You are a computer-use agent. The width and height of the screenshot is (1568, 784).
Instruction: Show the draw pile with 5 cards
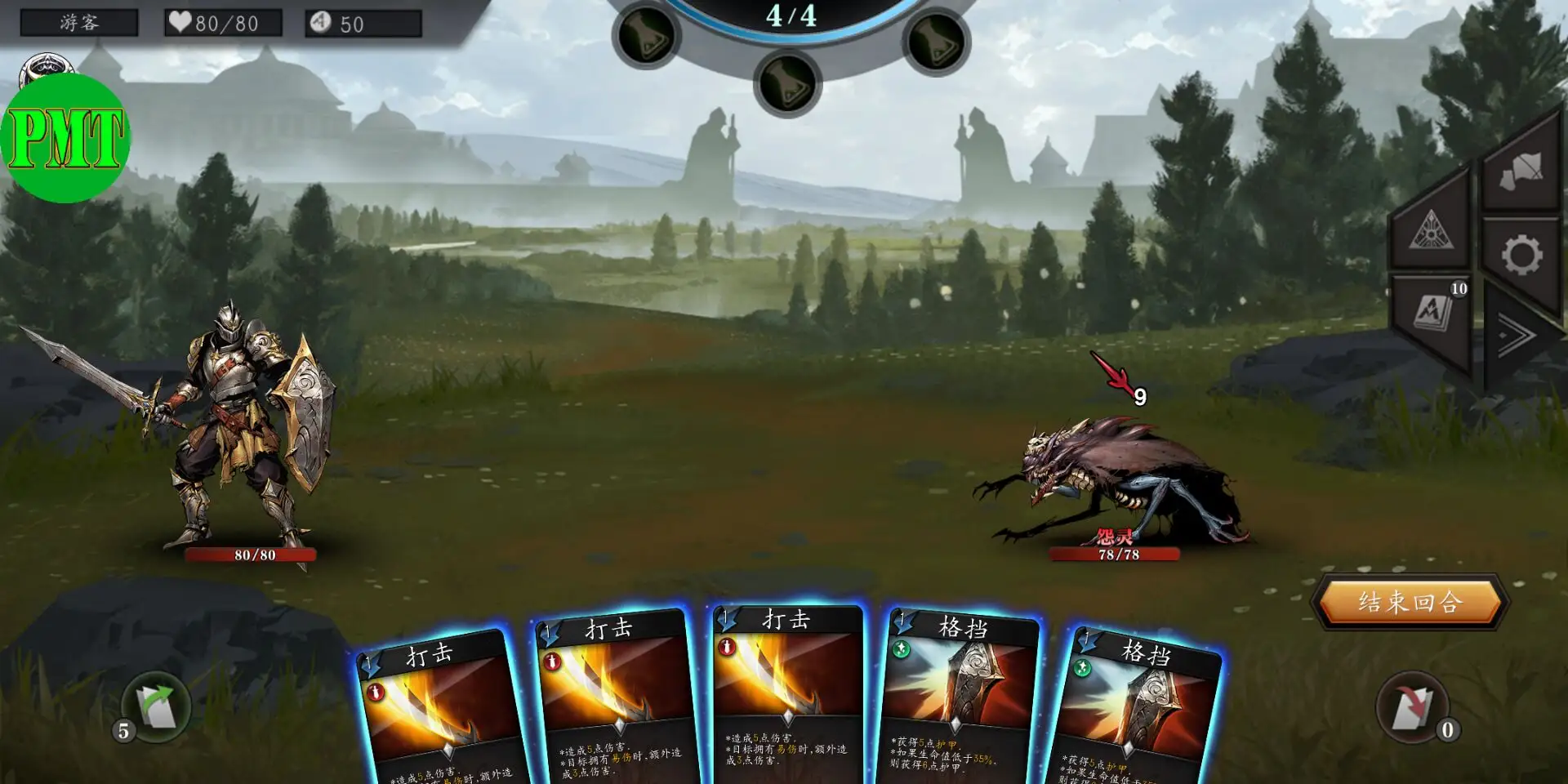point(155,707)
